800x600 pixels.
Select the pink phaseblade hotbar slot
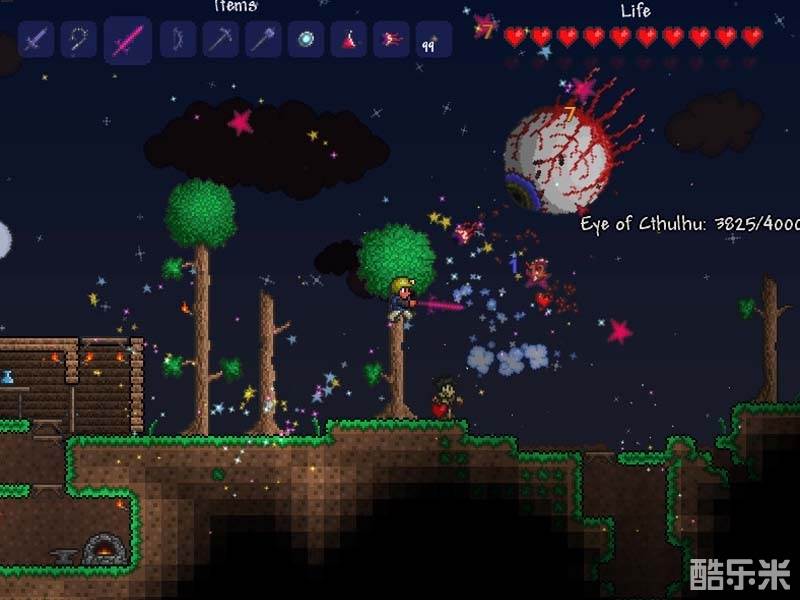(128, 41)
